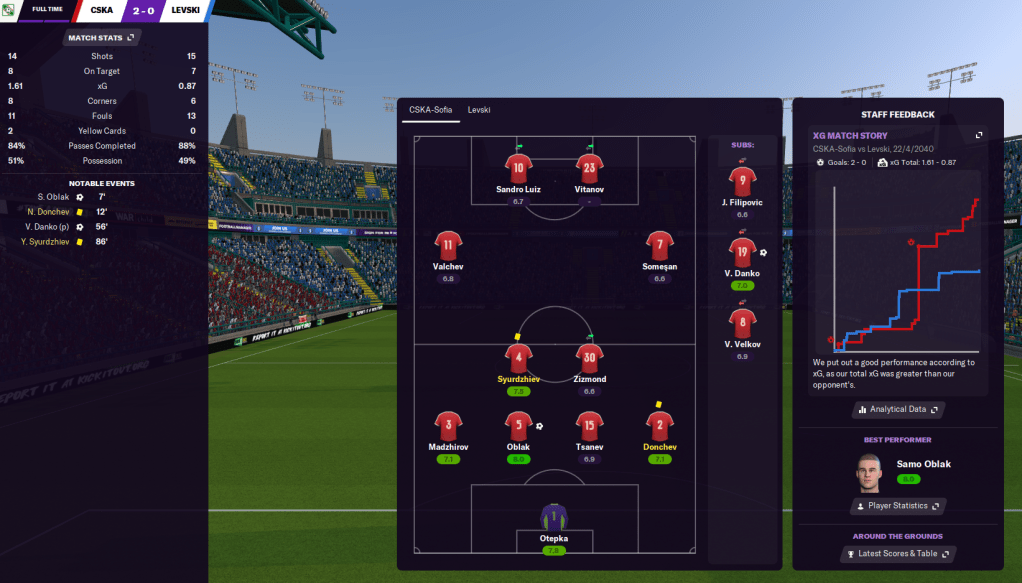Select the CSKA-Sofia lineup tab
The height and width of the screenshot is (583, 1022).
pos(430,110)
